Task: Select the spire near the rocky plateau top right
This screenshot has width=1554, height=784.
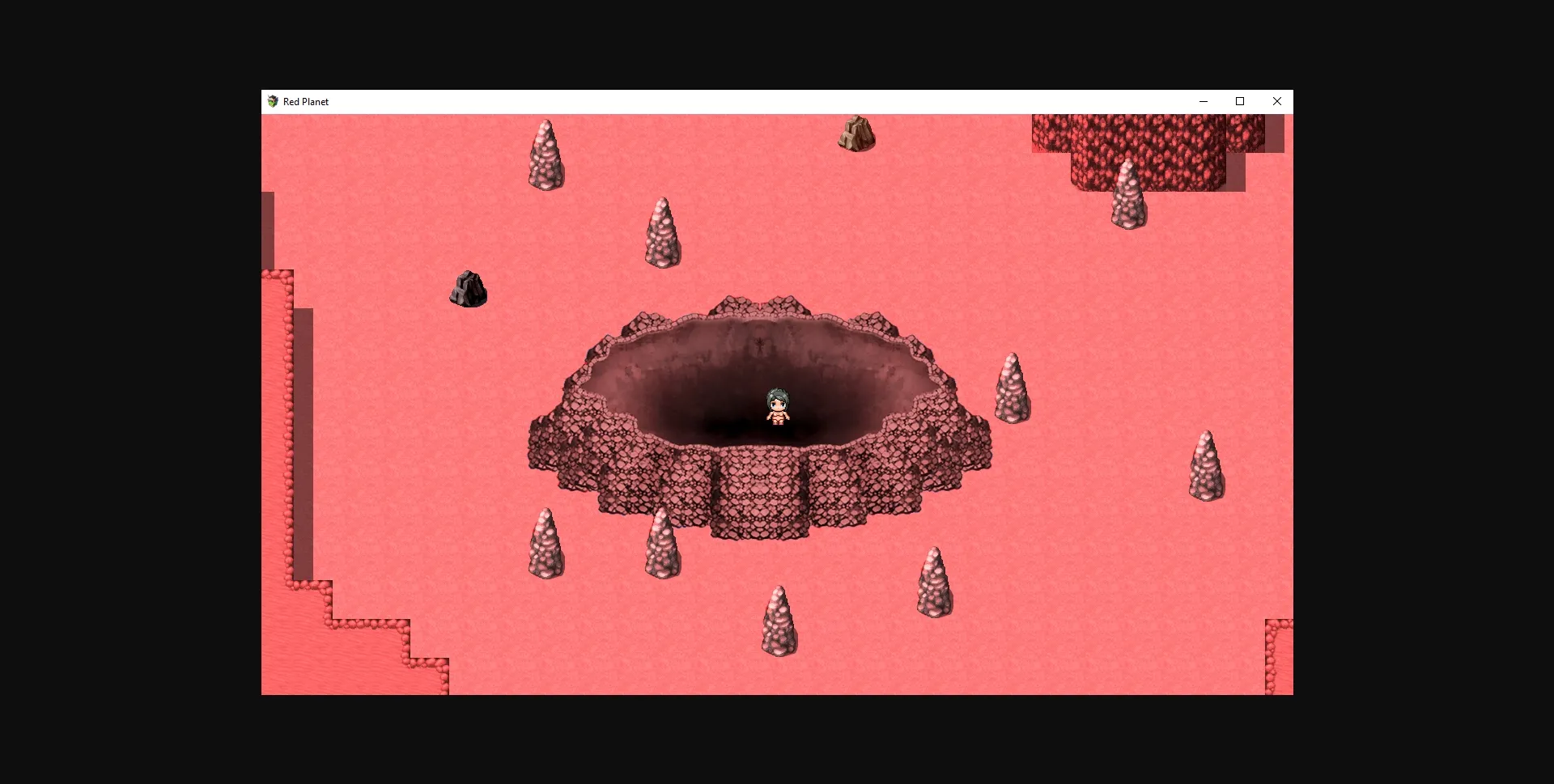Action: point(1128,194)
